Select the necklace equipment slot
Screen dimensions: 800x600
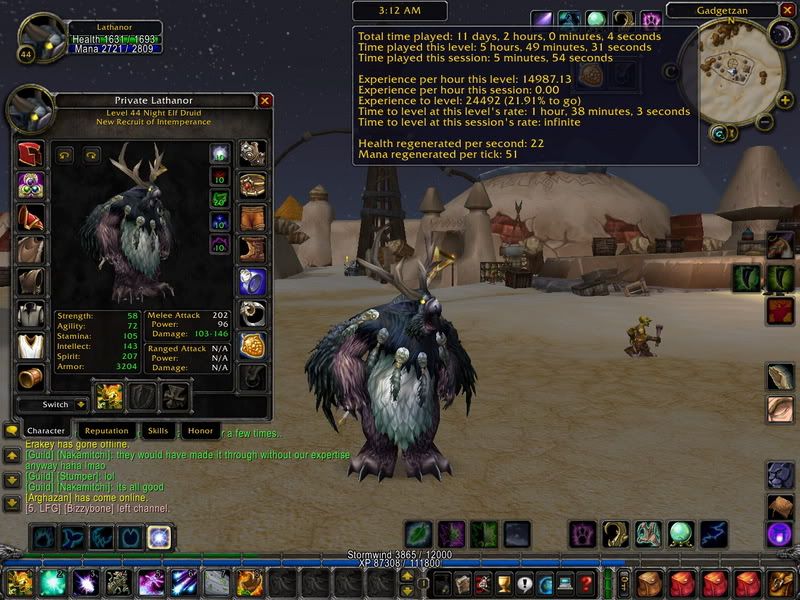(31, 186)
